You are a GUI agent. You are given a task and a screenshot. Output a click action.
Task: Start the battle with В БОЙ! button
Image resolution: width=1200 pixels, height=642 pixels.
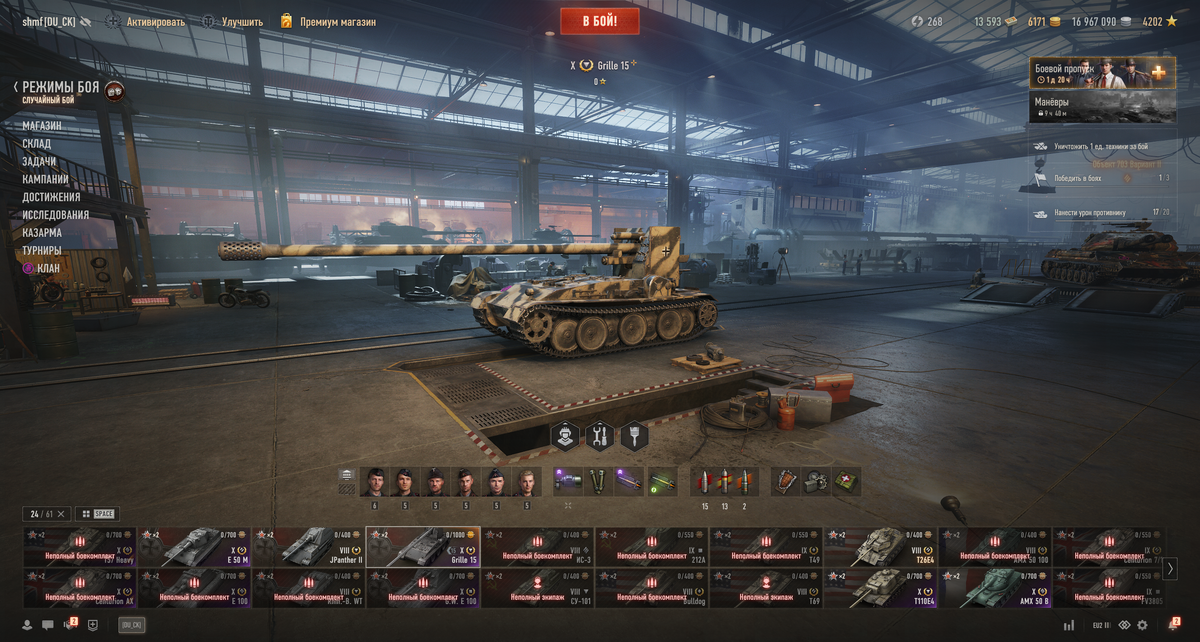(600, 21)
